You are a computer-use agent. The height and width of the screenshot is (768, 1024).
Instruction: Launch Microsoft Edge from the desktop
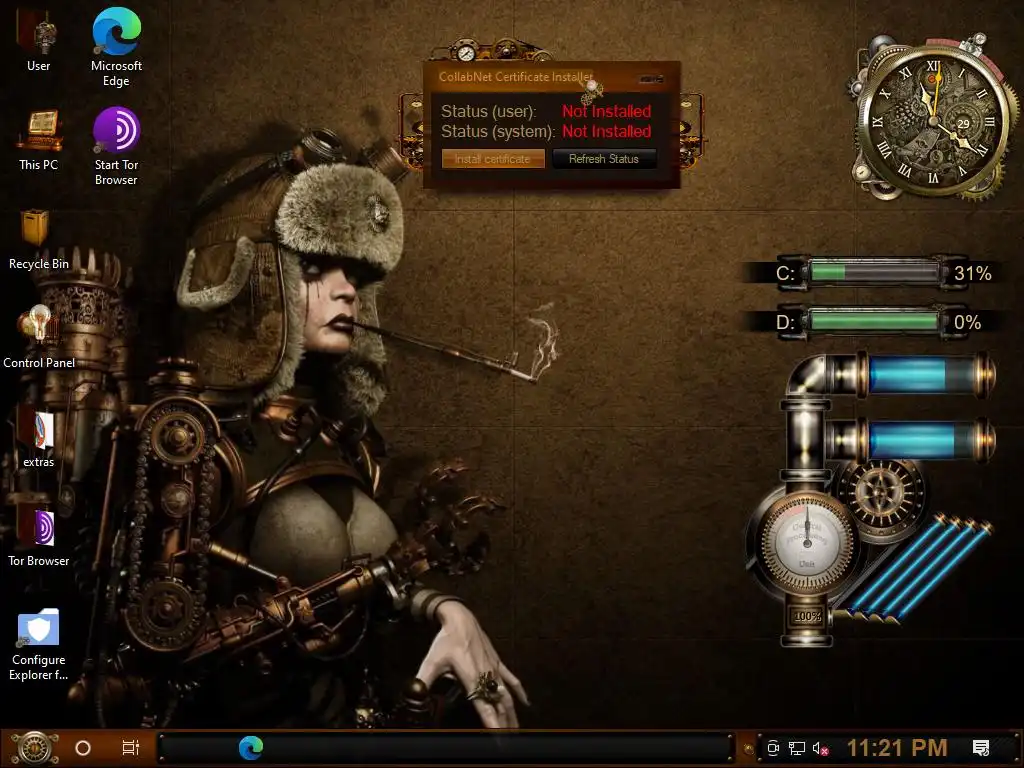(x=116, y=33)
